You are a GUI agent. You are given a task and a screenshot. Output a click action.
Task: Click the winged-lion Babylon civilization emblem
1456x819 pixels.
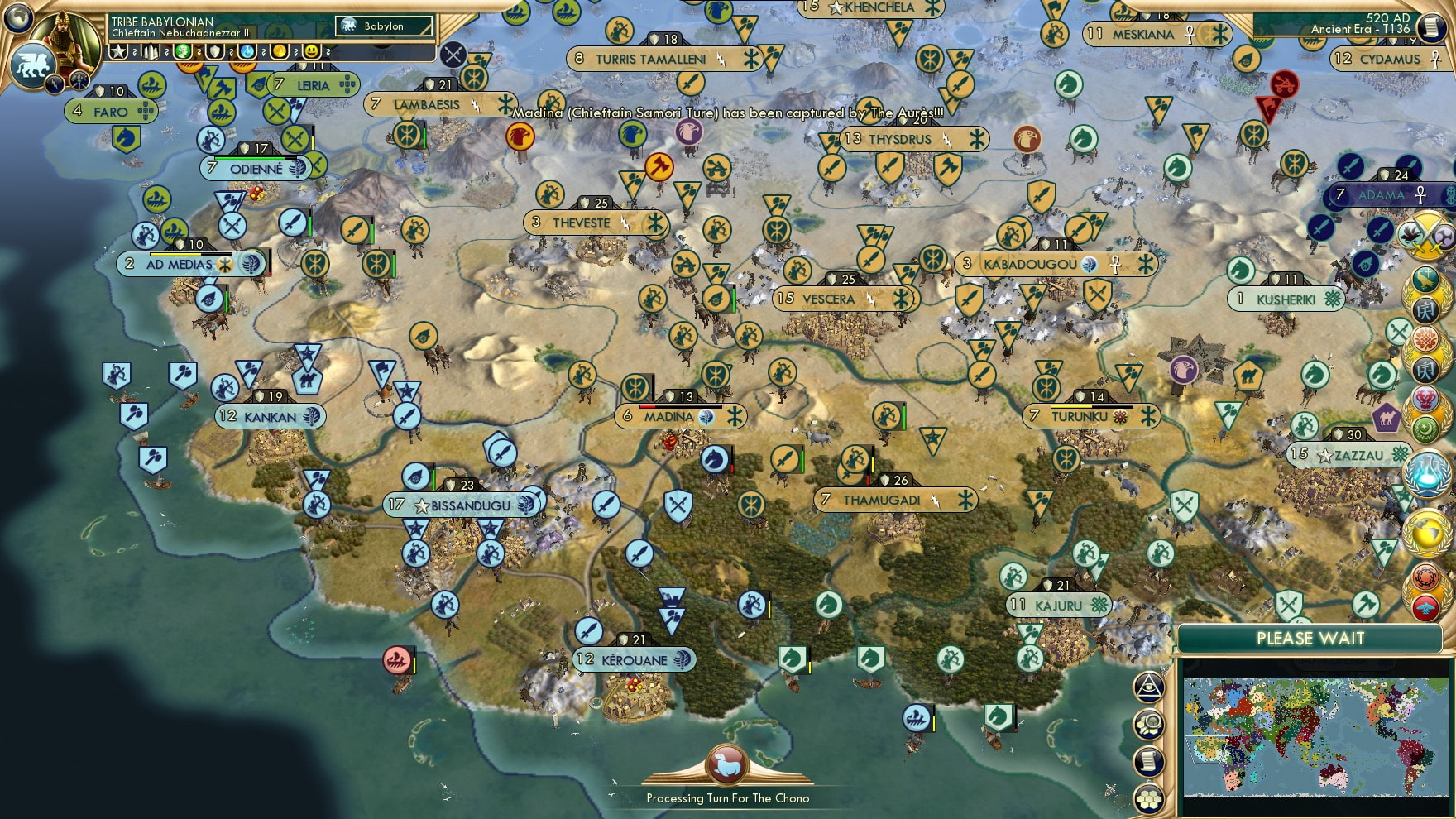tap(33, 65)
